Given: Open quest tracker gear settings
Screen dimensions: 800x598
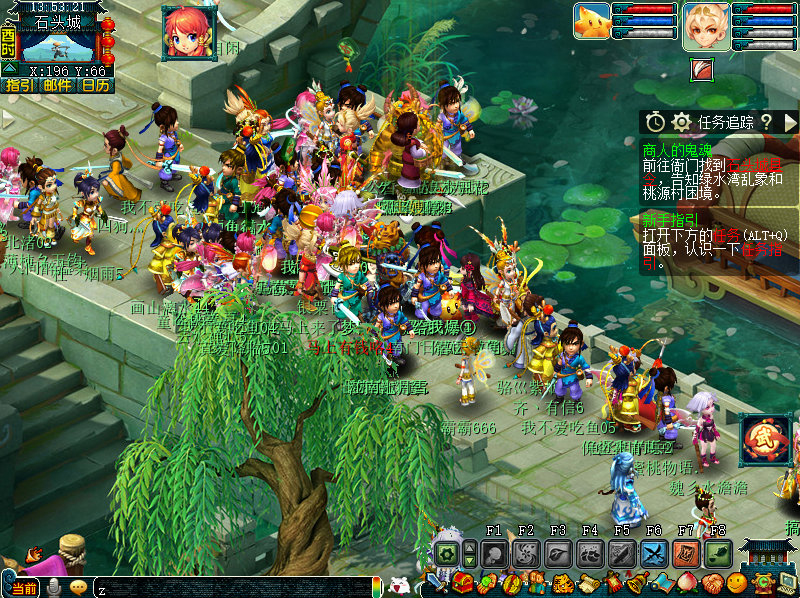Looking at the screenshot, I should [682, 122].
